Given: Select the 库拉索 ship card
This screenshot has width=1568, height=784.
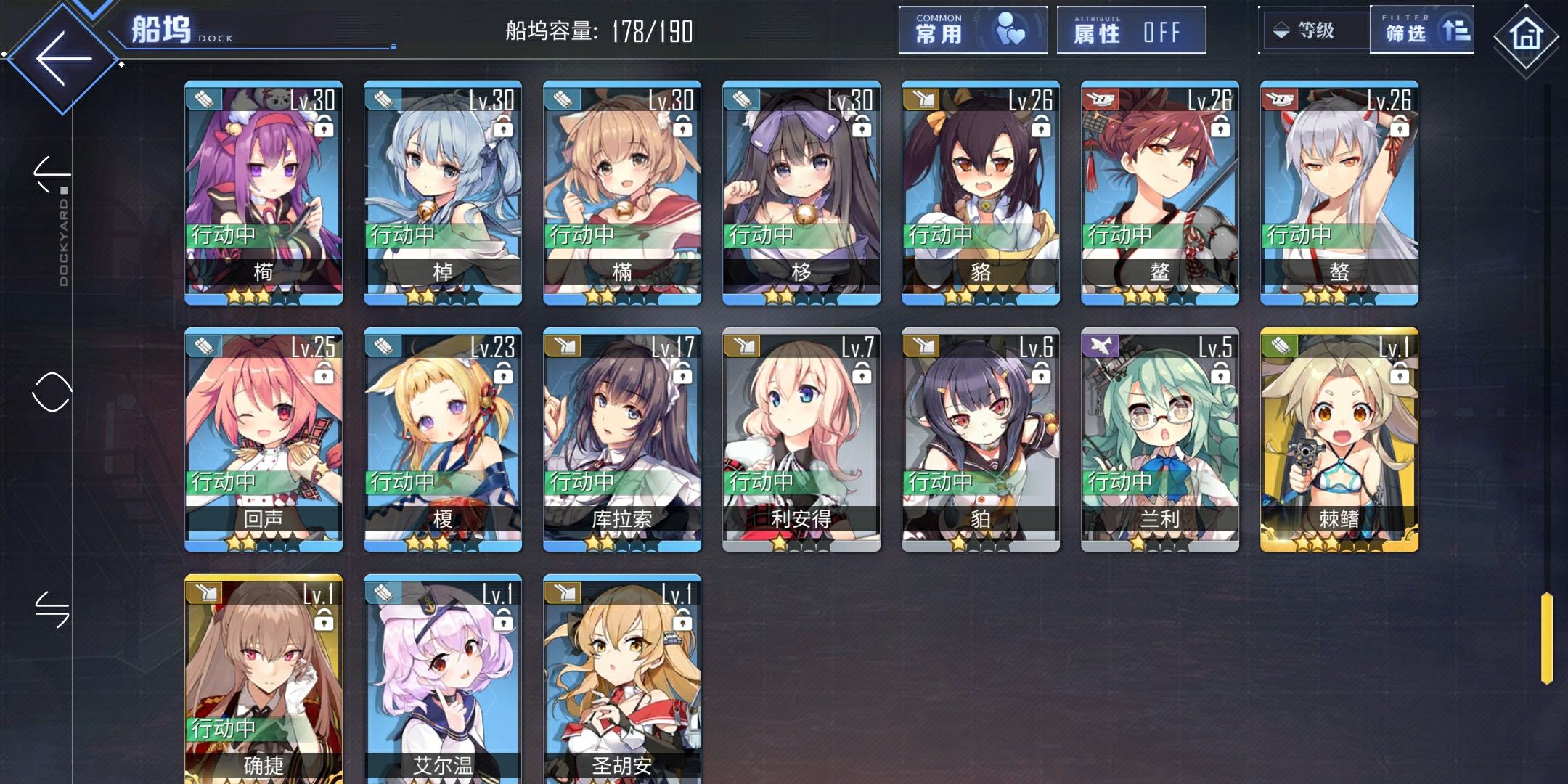Looking at the screenshot, I should pos(622,440).
